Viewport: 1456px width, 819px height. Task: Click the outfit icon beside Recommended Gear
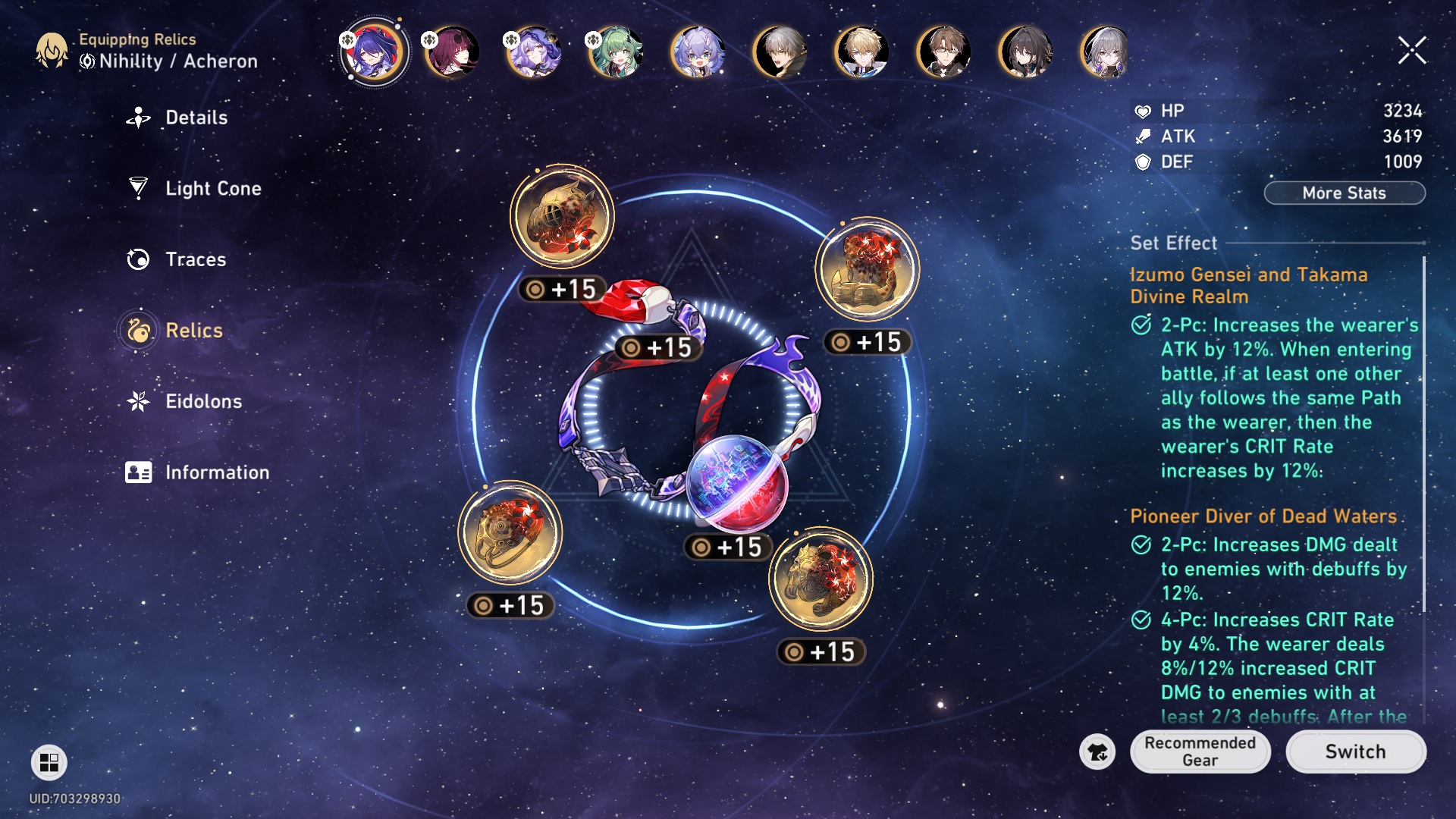(1097, 752)
